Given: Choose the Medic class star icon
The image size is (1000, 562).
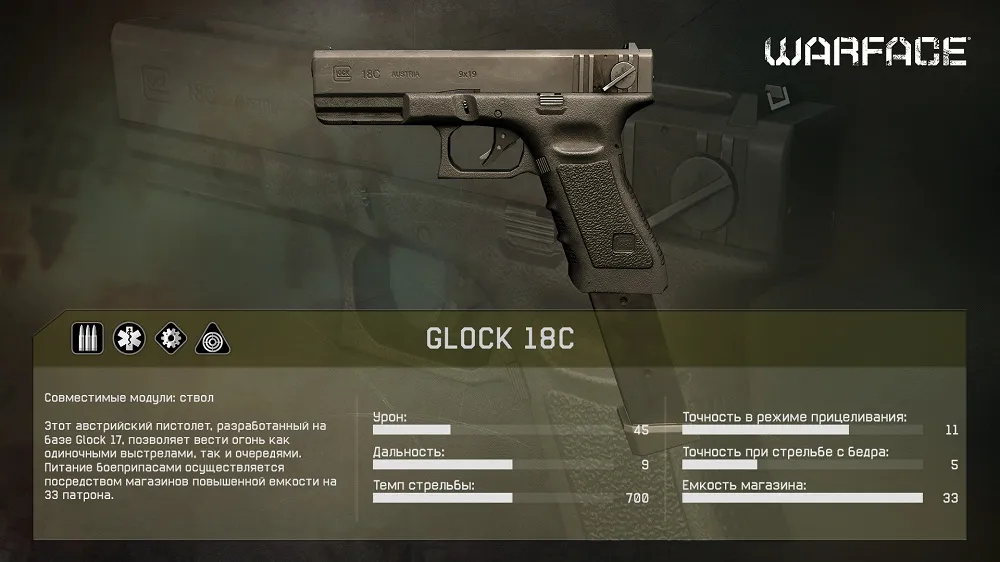Looking at the screenshot, I should coord(128,338).
